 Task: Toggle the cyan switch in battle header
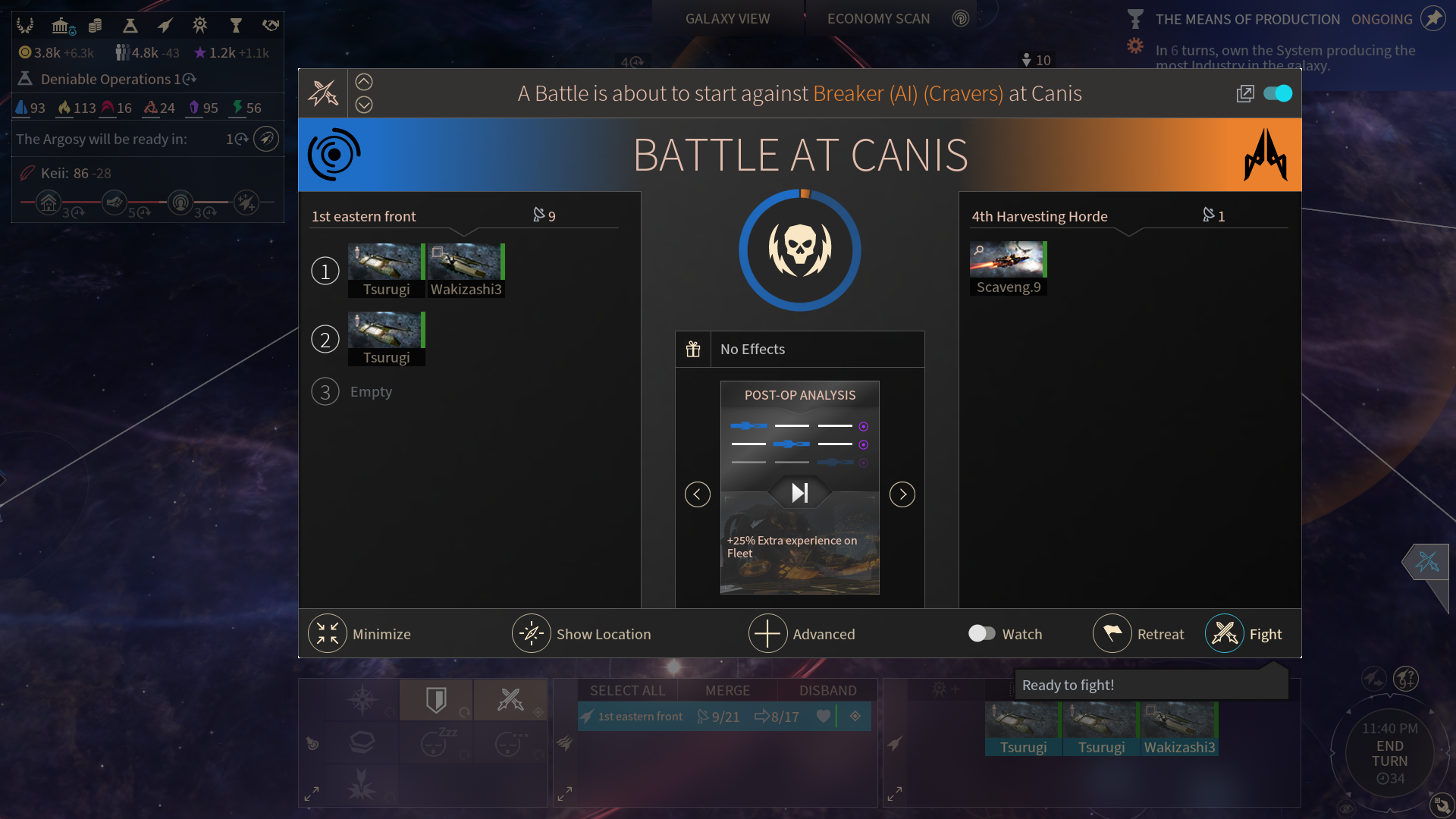(x=1278, y=93)
